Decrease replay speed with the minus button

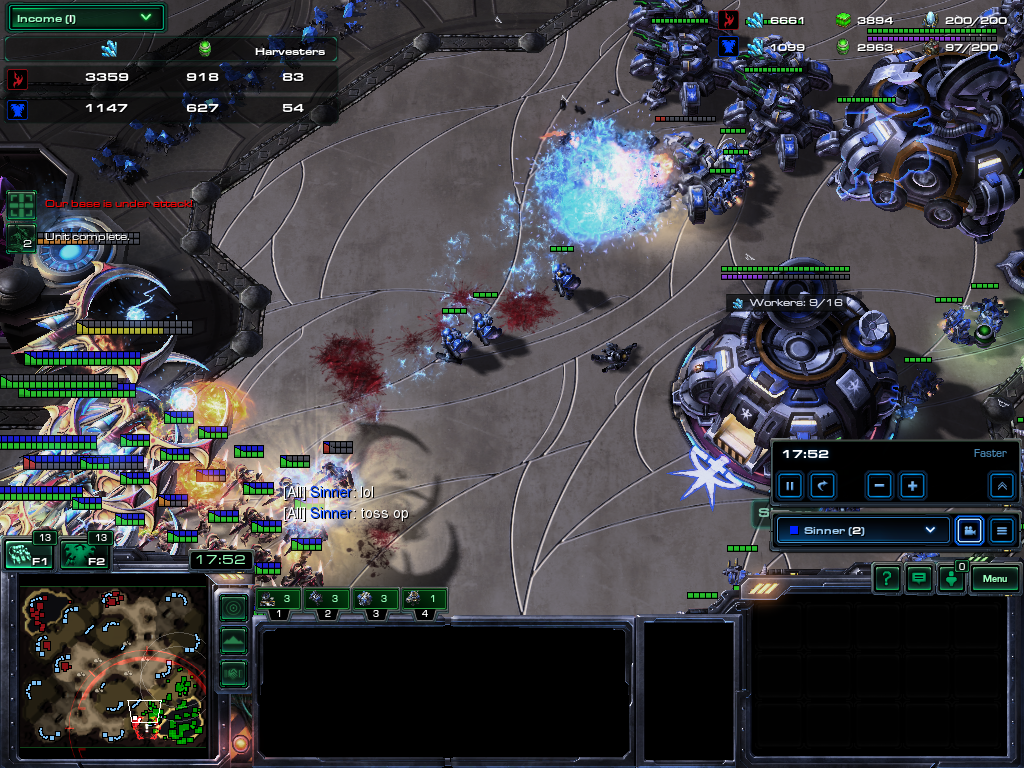(880, 486)
